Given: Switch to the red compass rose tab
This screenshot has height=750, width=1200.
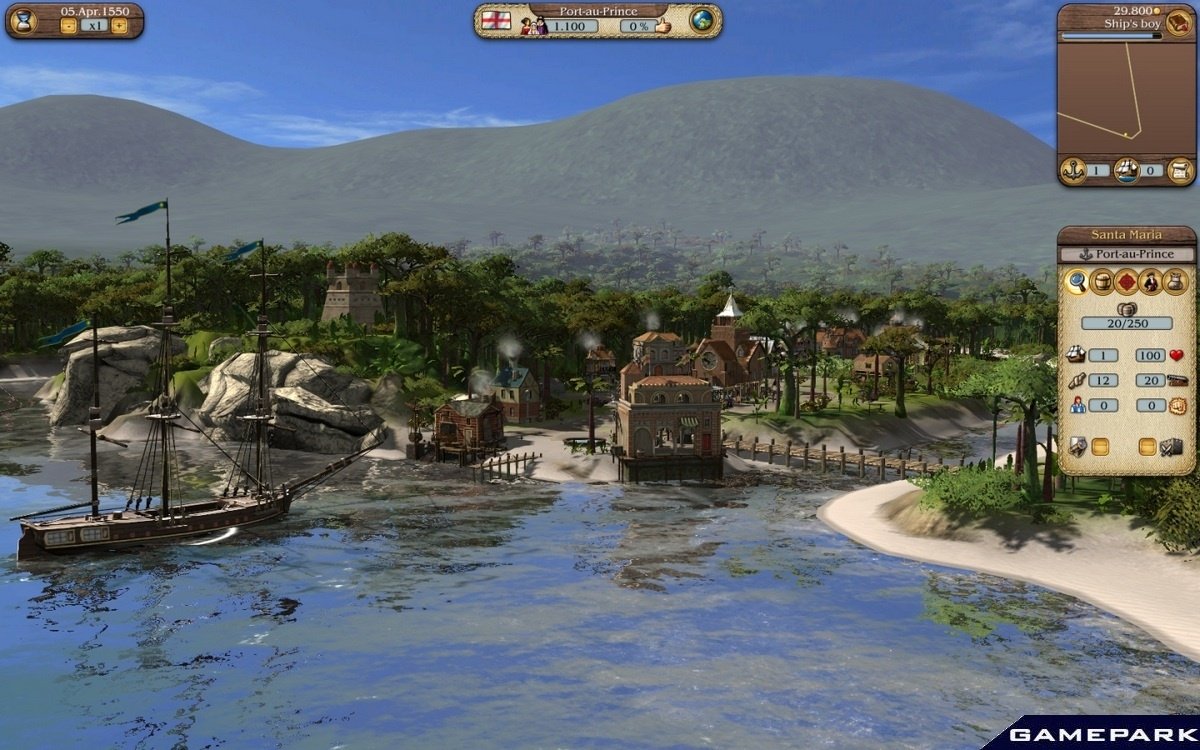Looking at the screenshot, I should pyautogui.click(x=1127, y=282).
